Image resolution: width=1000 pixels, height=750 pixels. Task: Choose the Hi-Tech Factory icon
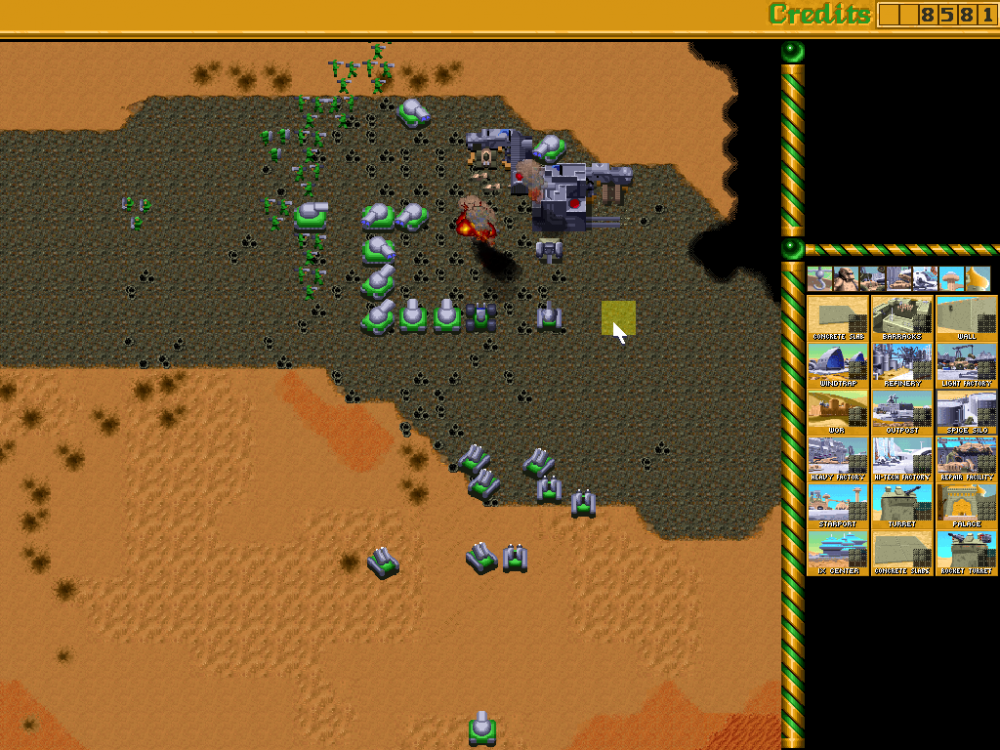coord(902,459)
